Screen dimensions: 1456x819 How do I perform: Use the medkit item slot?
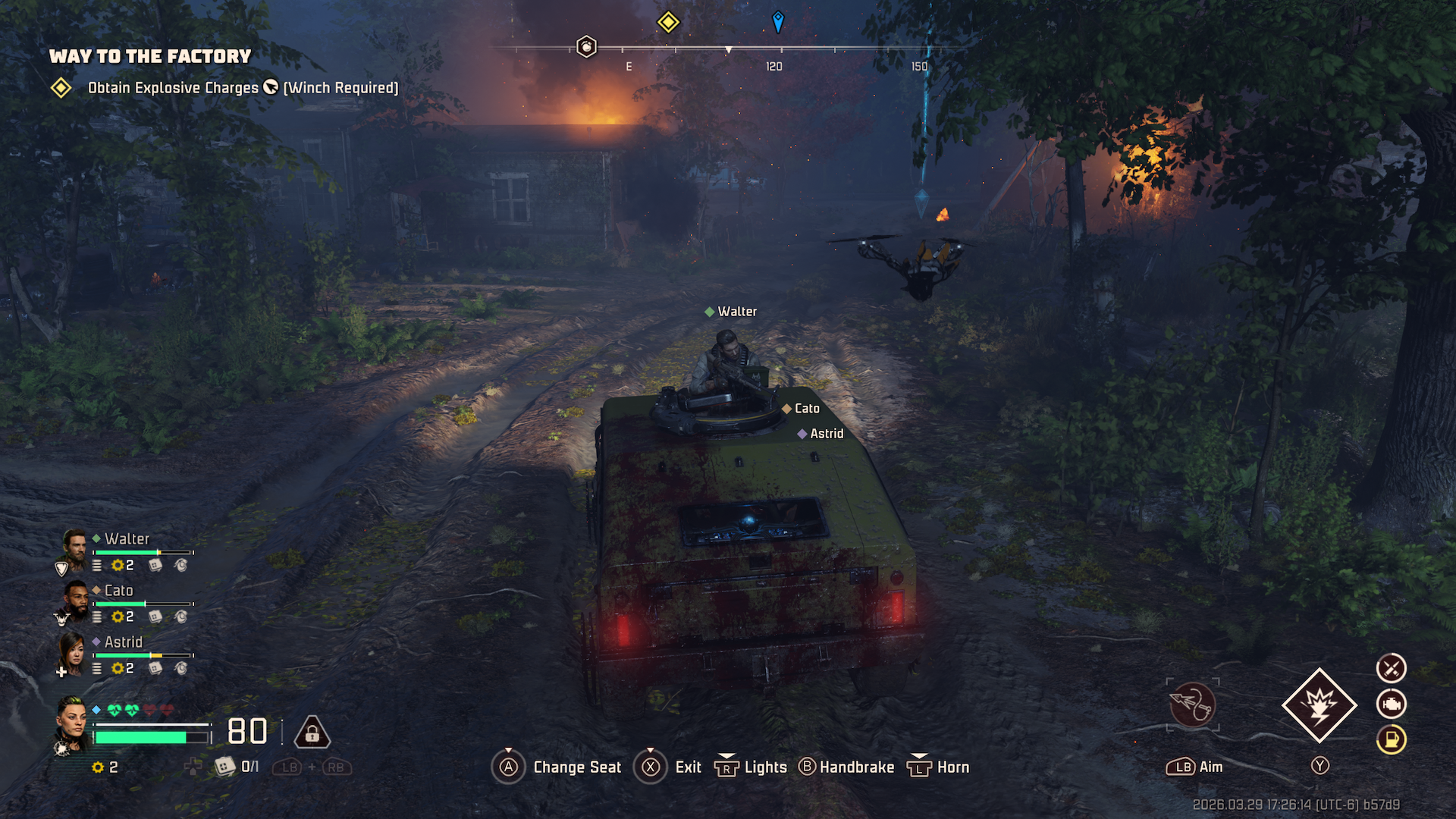225,767
